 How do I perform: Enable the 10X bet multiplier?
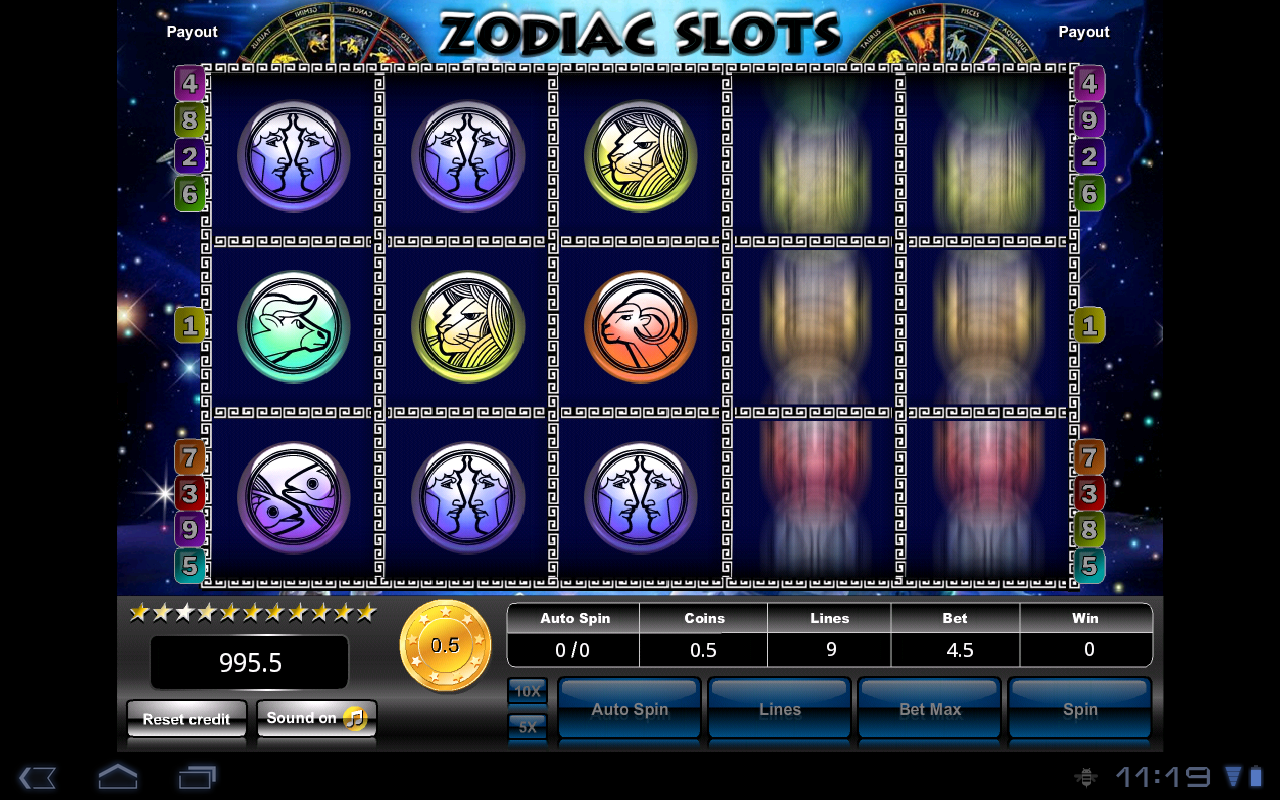[x=526, y=691]
